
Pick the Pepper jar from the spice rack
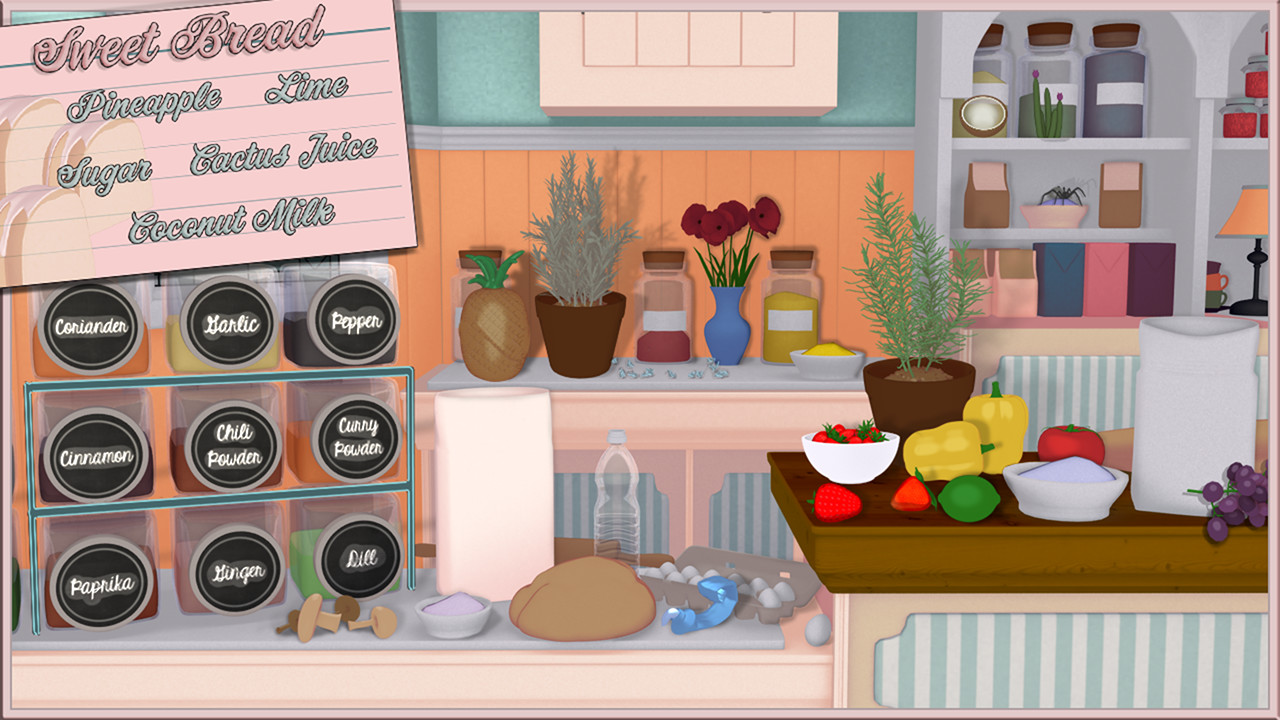pos(355,322)
